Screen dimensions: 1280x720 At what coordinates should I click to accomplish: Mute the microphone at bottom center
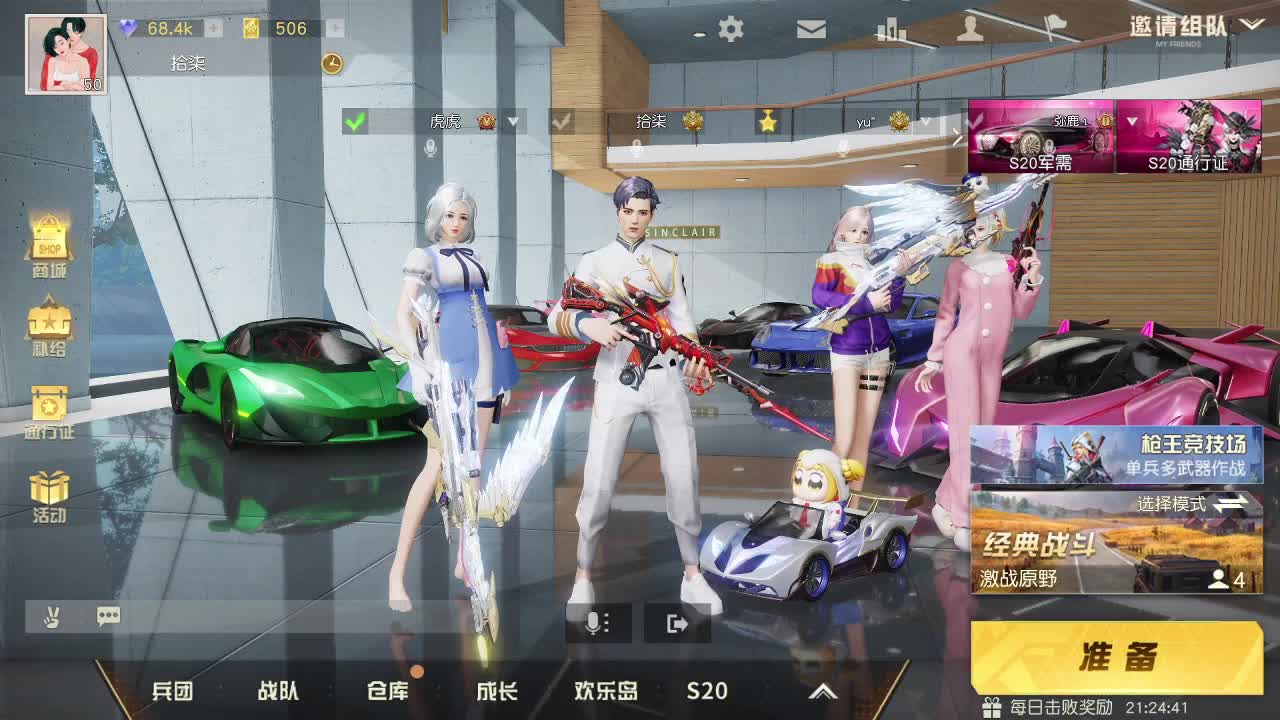click(x=596, y=623)
